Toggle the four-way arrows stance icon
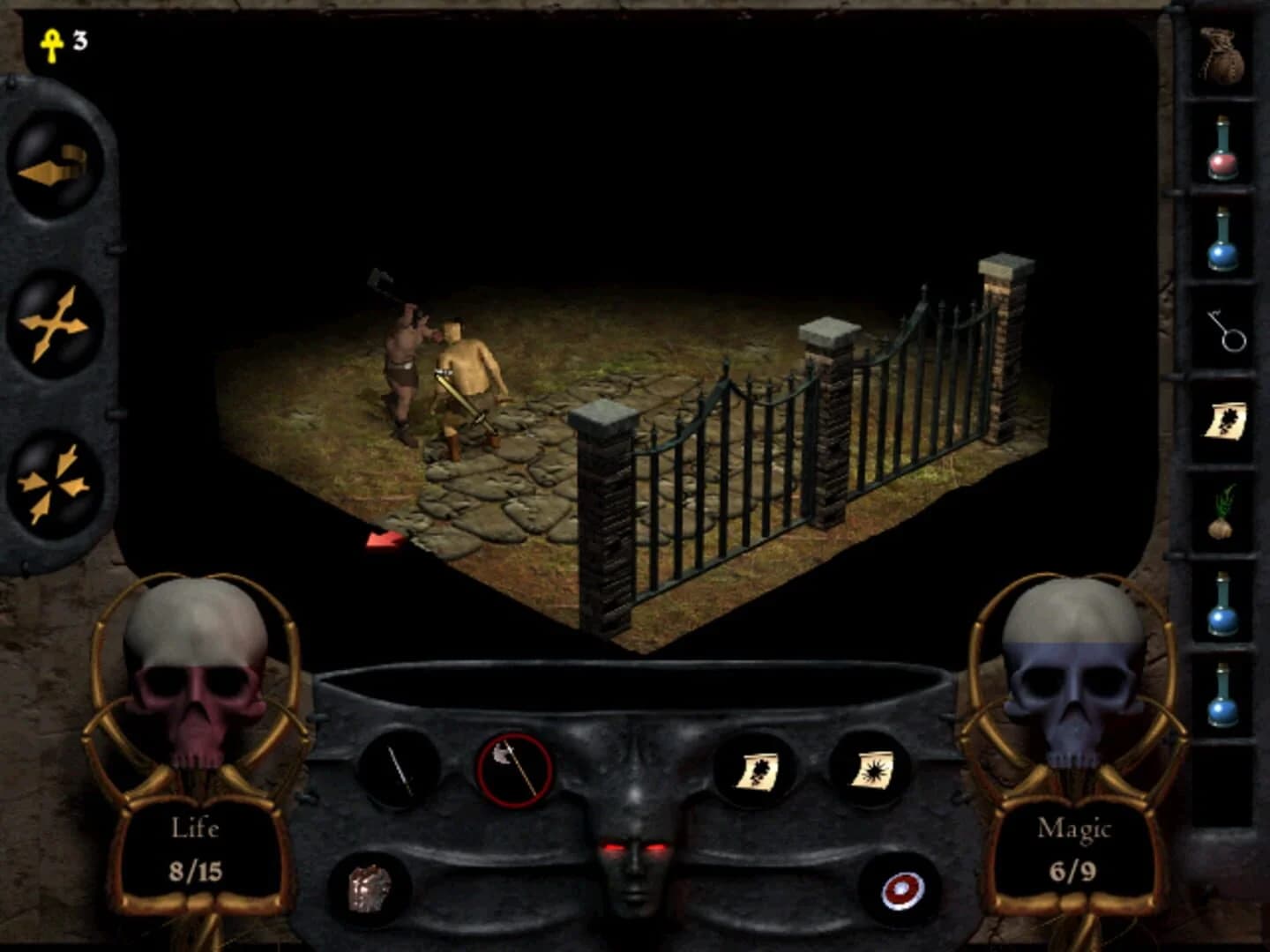1270x952 pixels. [53, 324]
